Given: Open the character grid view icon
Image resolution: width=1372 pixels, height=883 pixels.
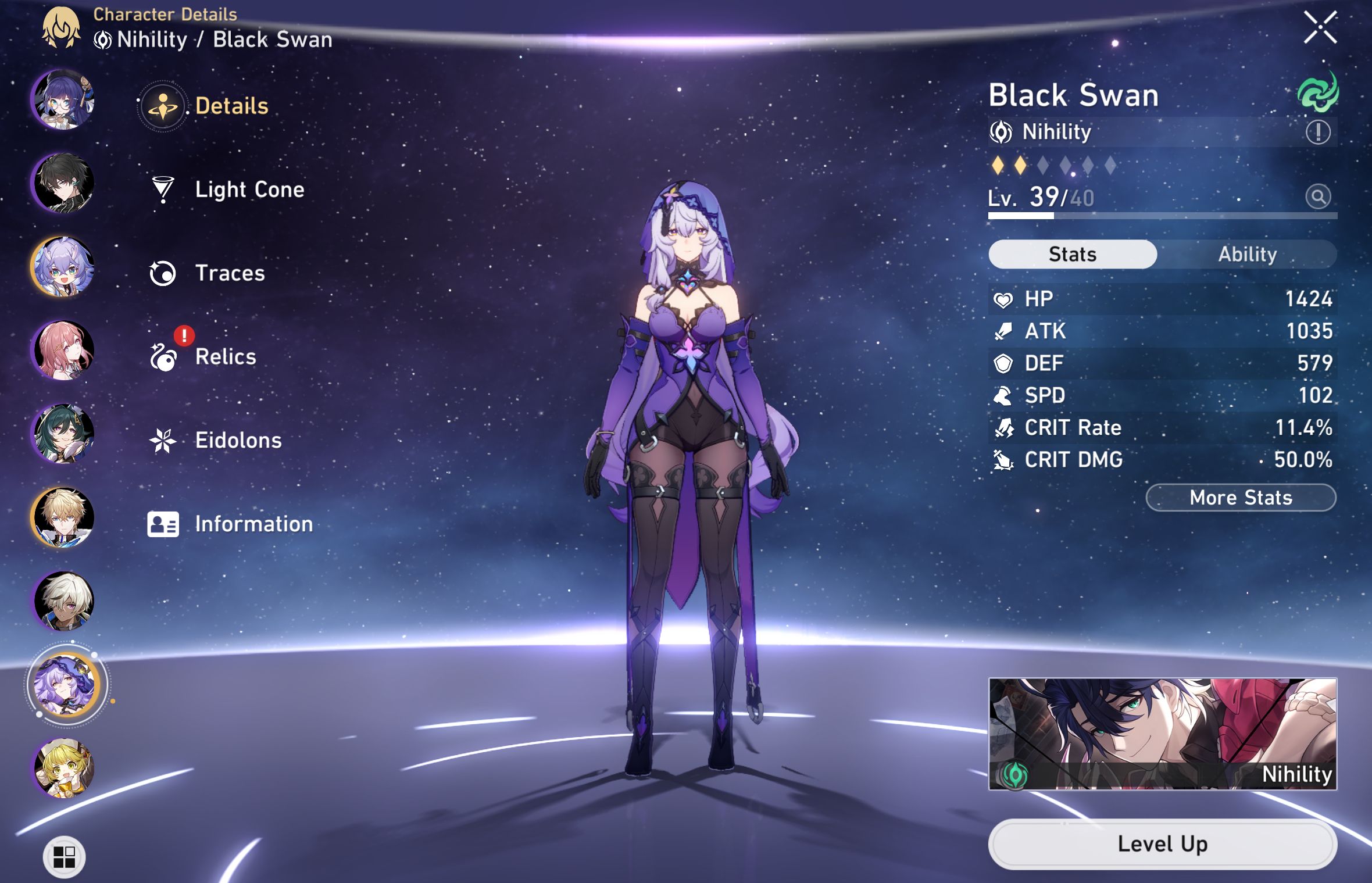Looking at the screenshot, I should click(x=64, y=857).
